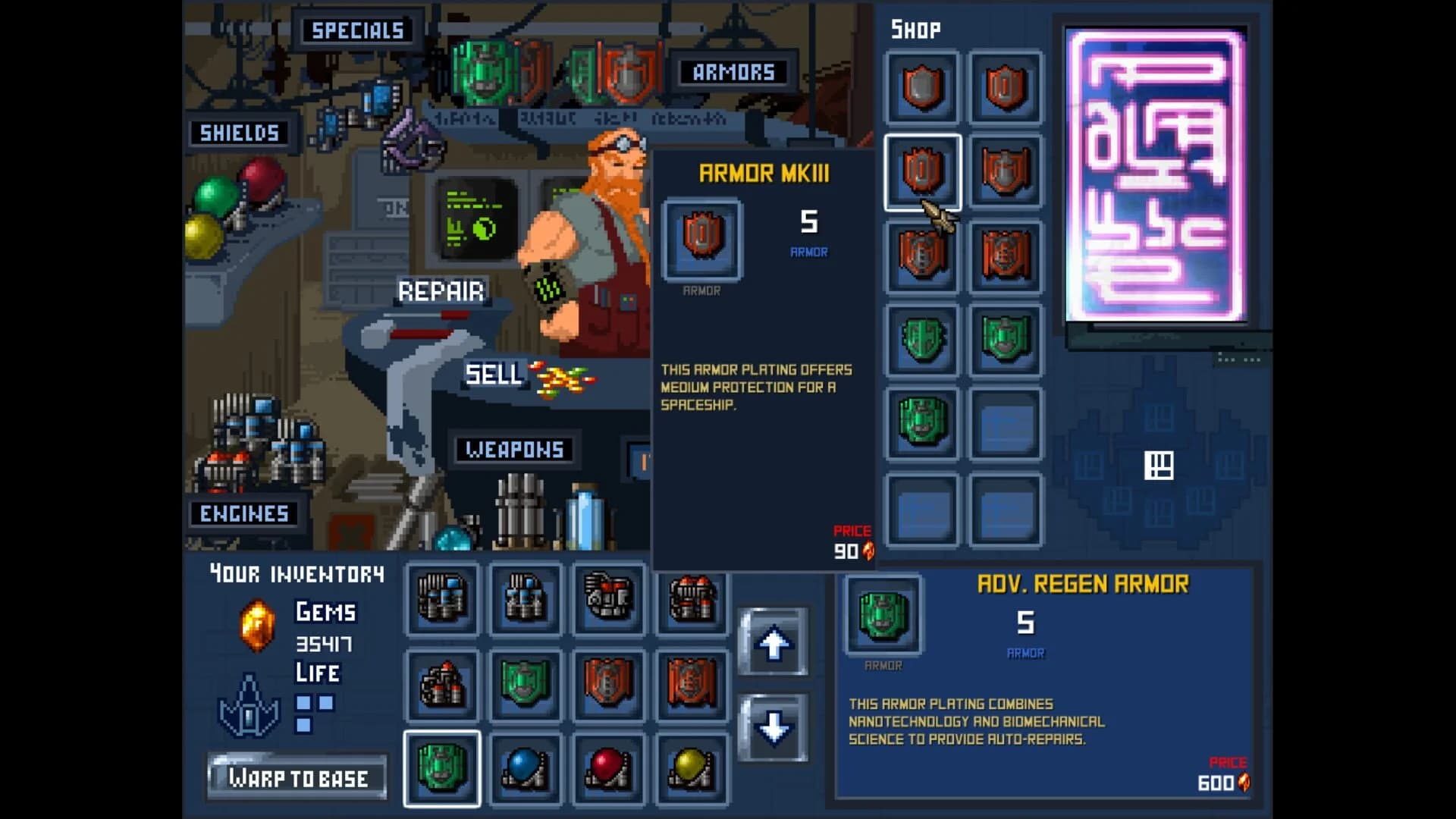Select a red armor plating in inventory middle row

point(609,684)
